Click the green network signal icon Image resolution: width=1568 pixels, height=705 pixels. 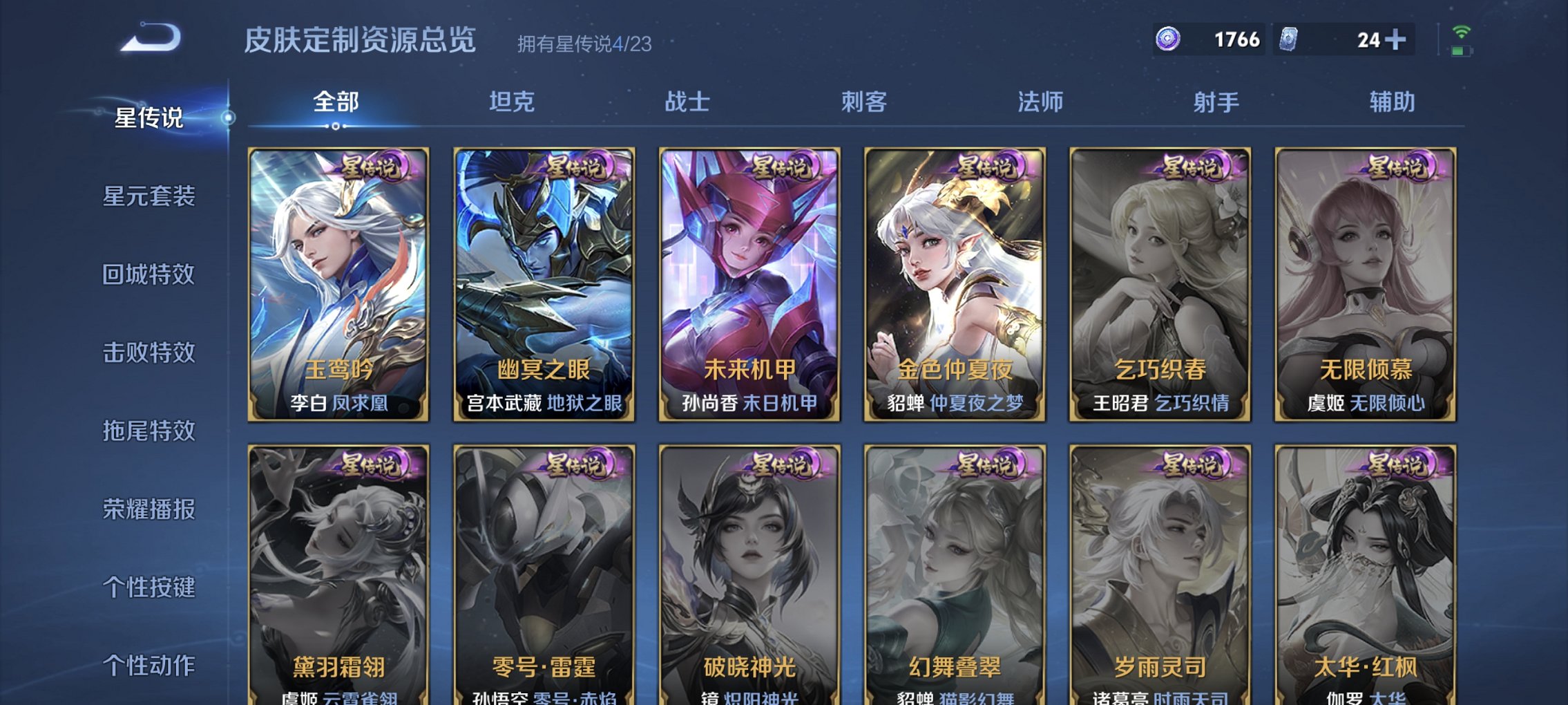1462,31
